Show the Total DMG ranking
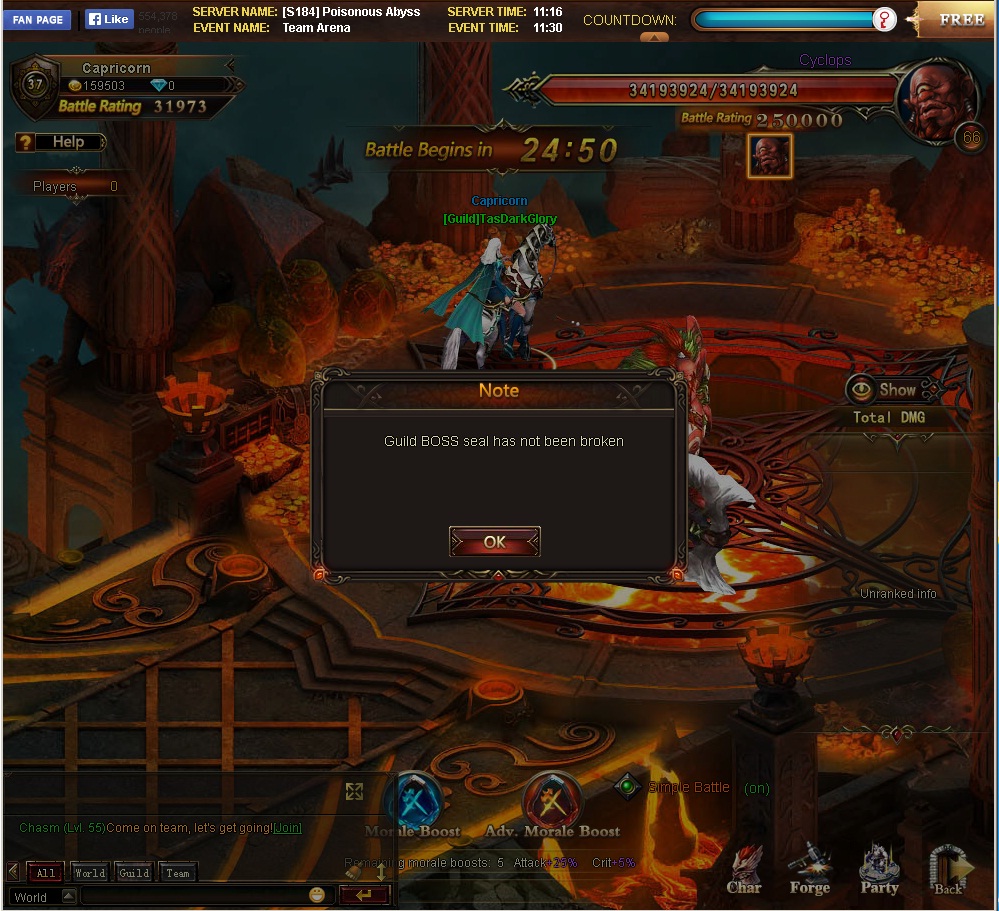Viewport: 999px width, 911px height. (x=885, y=390)
